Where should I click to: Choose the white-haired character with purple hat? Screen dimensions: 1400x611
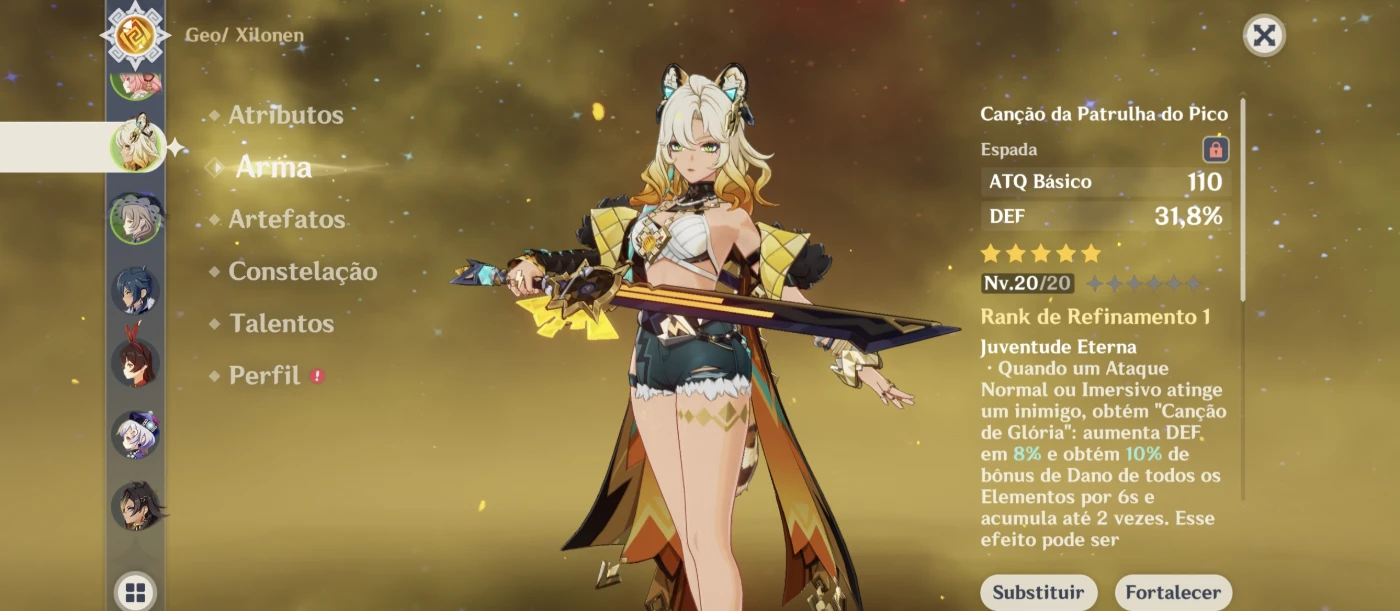[135, 434]
